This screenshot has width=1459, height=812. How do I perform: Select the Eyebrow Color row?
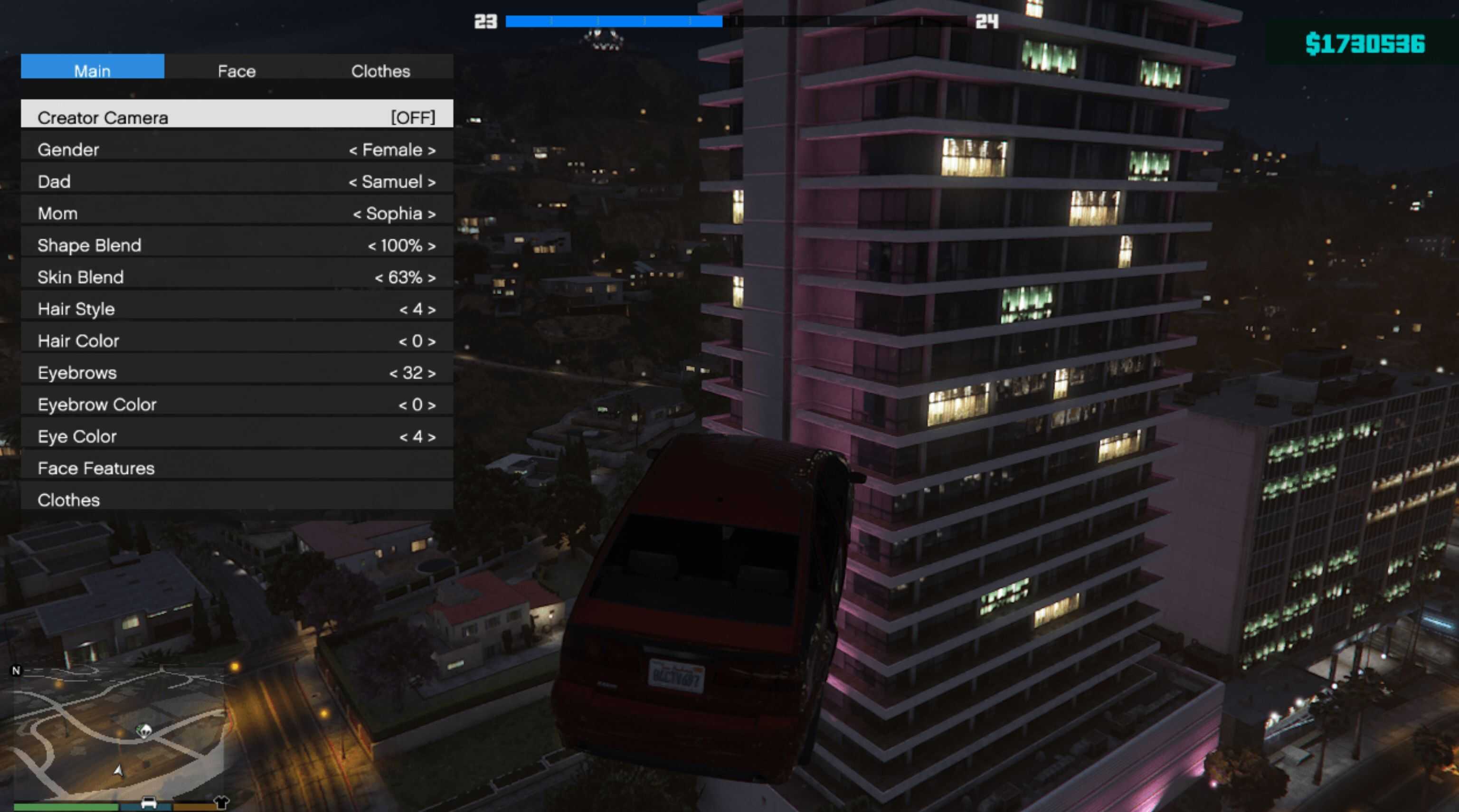(237, 404)
